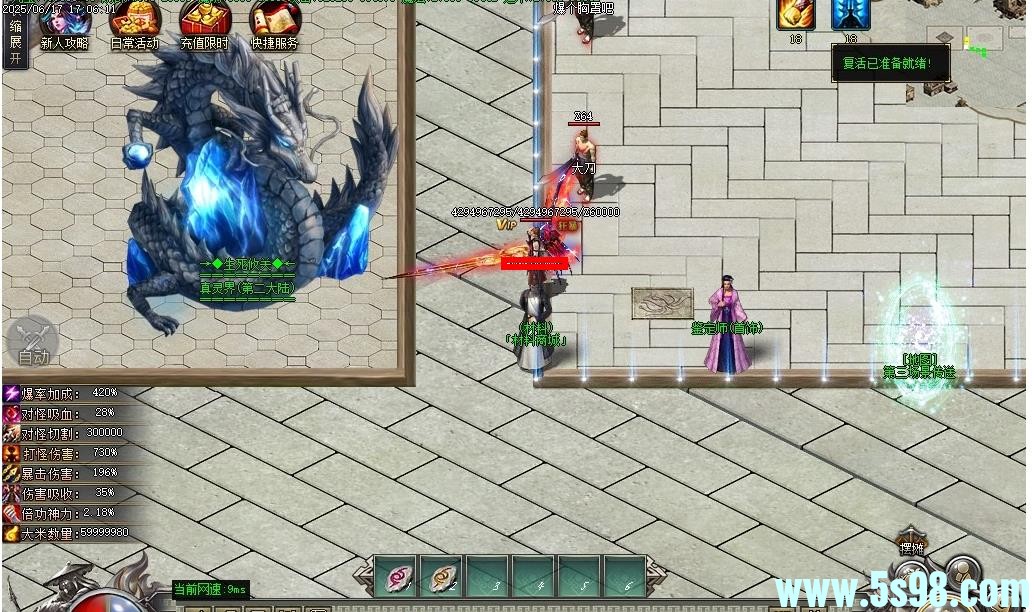Screen dimensions: 1034x612
Task: Toggle the 自动 auto-battle button
Action: pyautogui.click(x=33, y=343)
